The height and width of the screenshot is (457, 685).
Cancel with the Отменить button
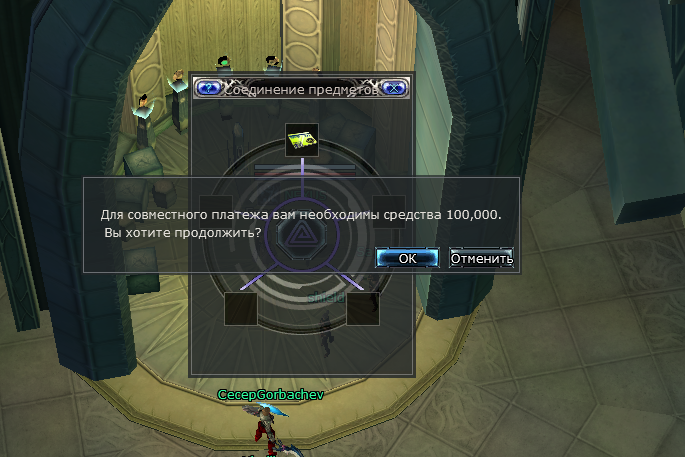tap(481, 258)
